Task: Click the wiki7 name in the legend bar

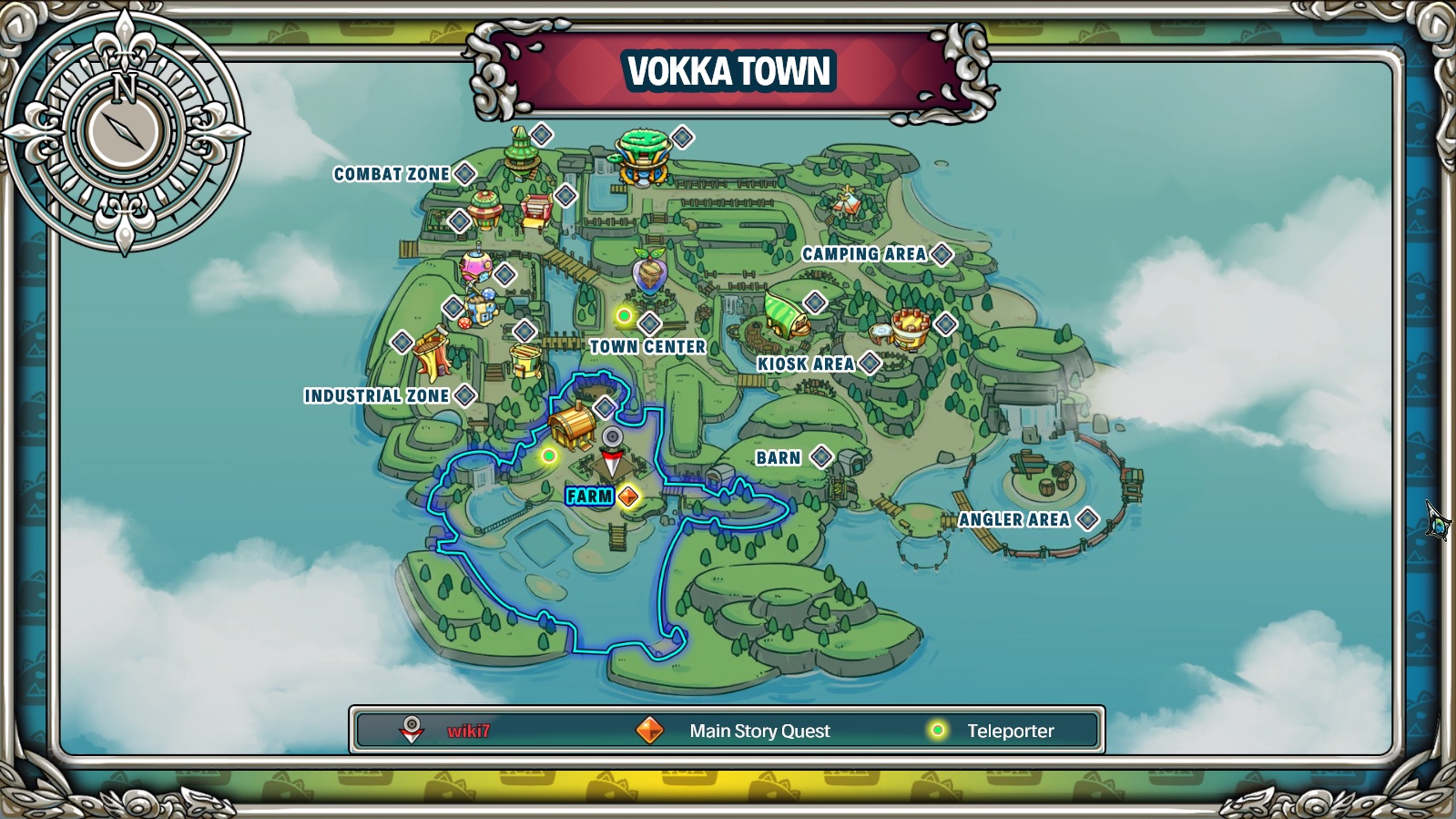Action: pos(467,729)
